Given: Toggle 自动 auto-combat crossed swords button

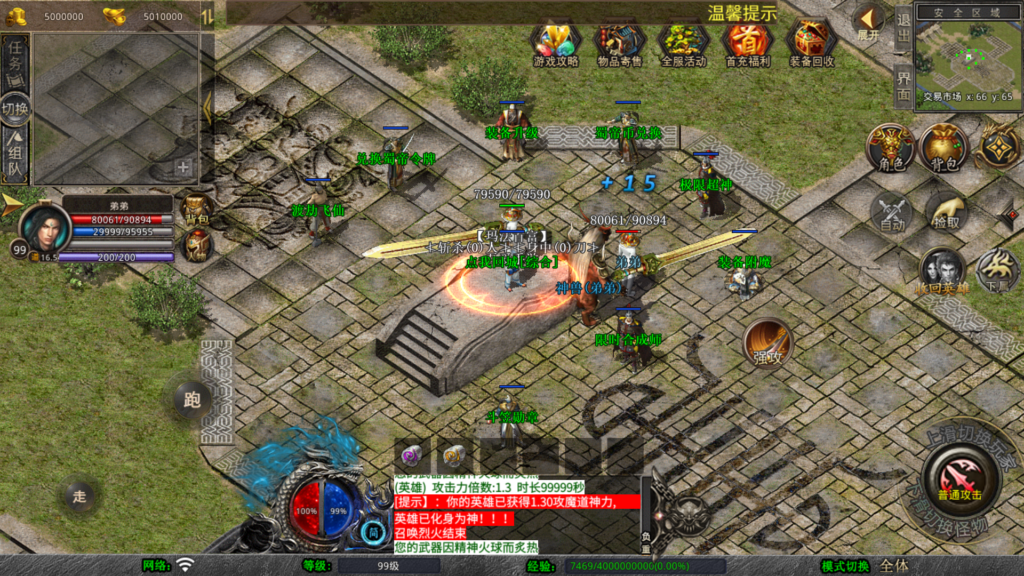Looking at the screenshot, I should point(890,212).
